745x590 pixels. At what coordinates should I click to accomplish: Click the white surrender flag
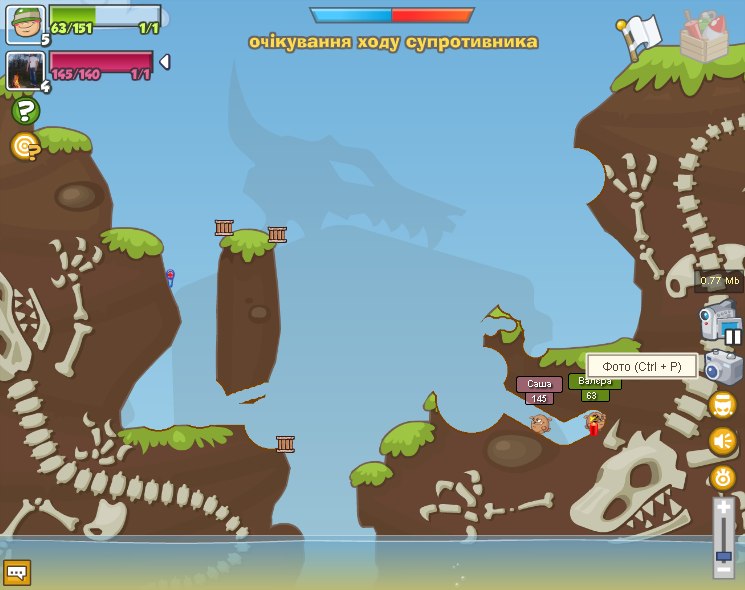[x=640, y=36]
